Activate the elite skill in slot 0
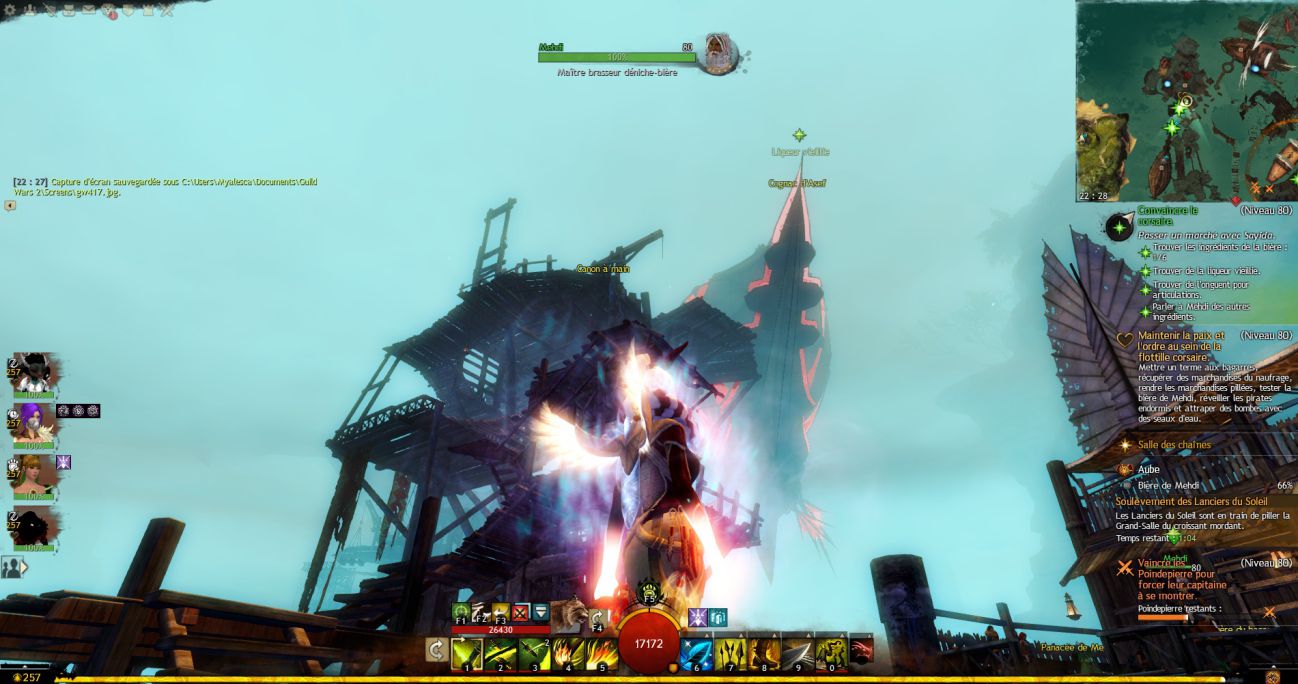This screenshot has height=684, width=1298. tap(831, 652)
